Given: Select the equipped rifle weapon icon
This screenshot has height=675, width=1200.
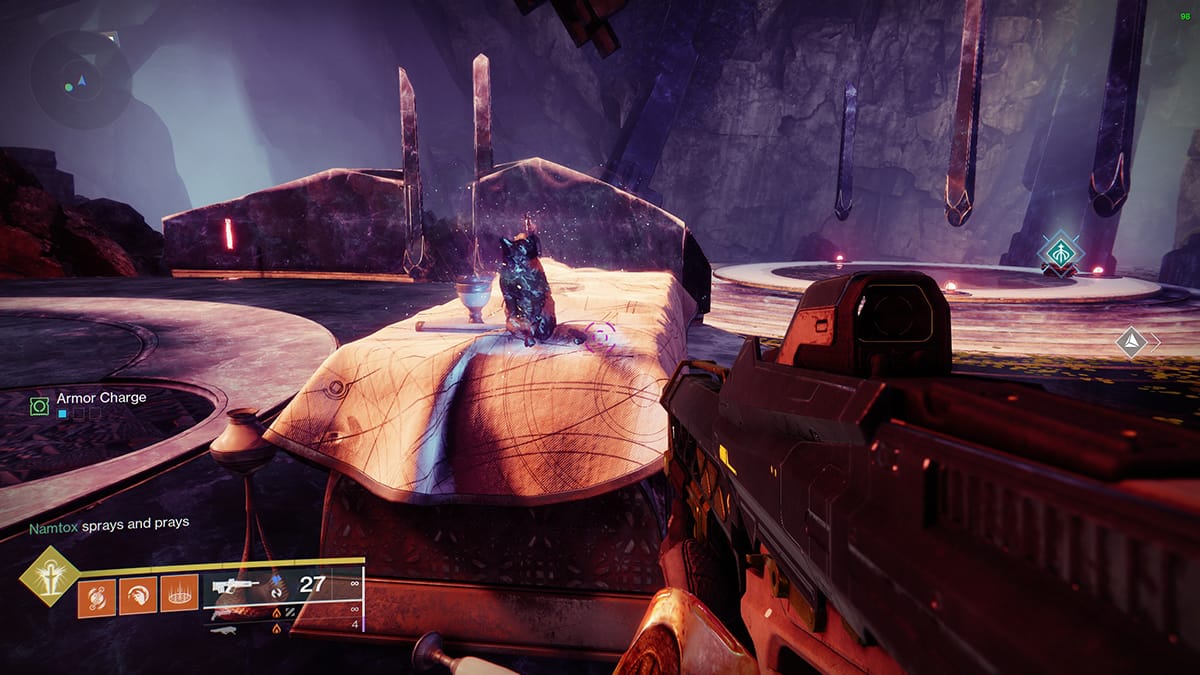Looking at the screenshot, I should pyautogui.click(x=236, y=585).
